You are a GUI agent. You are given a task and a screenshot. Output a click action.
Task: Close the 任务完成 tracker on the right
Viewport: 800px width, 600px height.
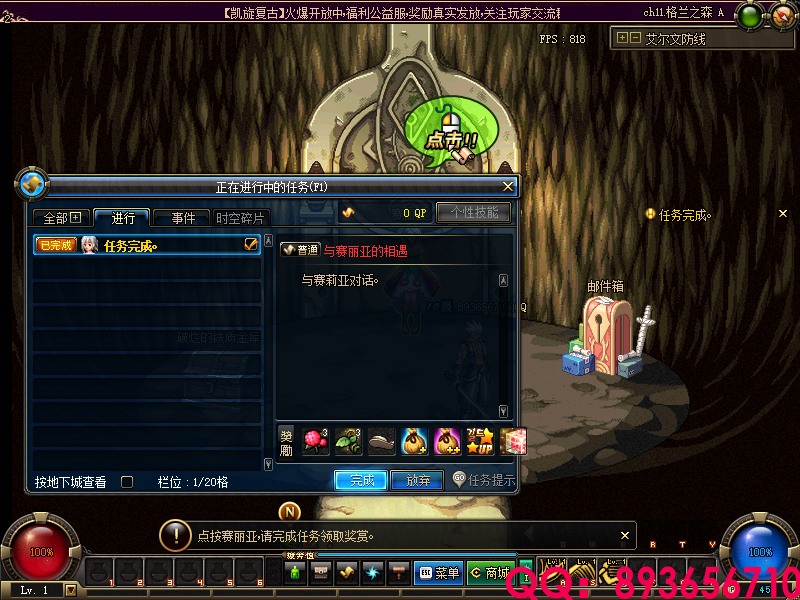click(783, 213)
